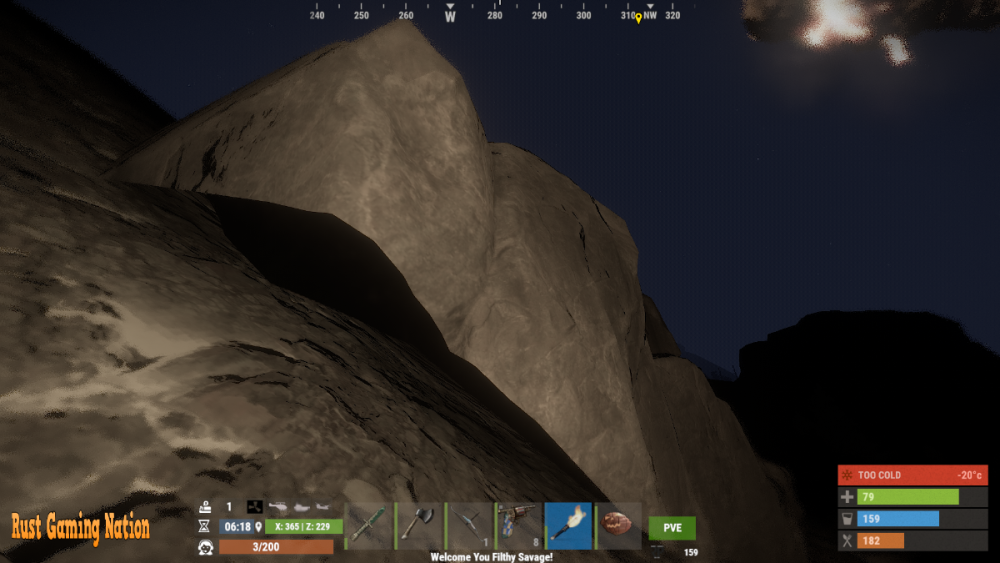Click the helicopter event icon

pos(277,507)
